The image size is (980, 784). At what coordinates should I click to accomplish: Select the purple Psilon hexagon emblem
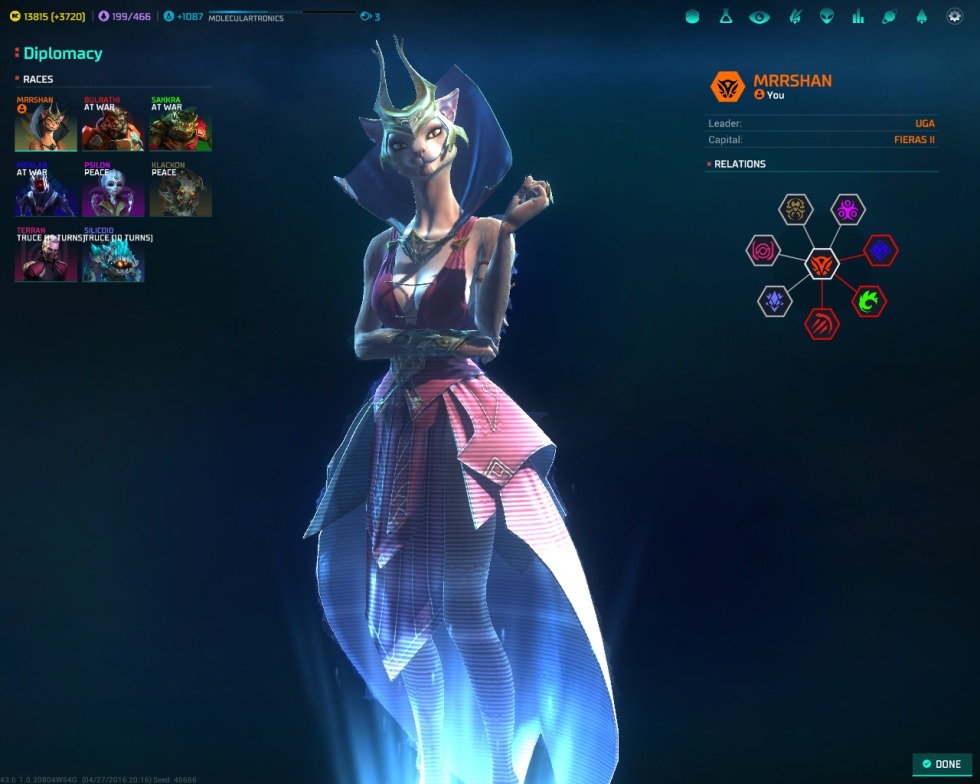pos(848,210)
